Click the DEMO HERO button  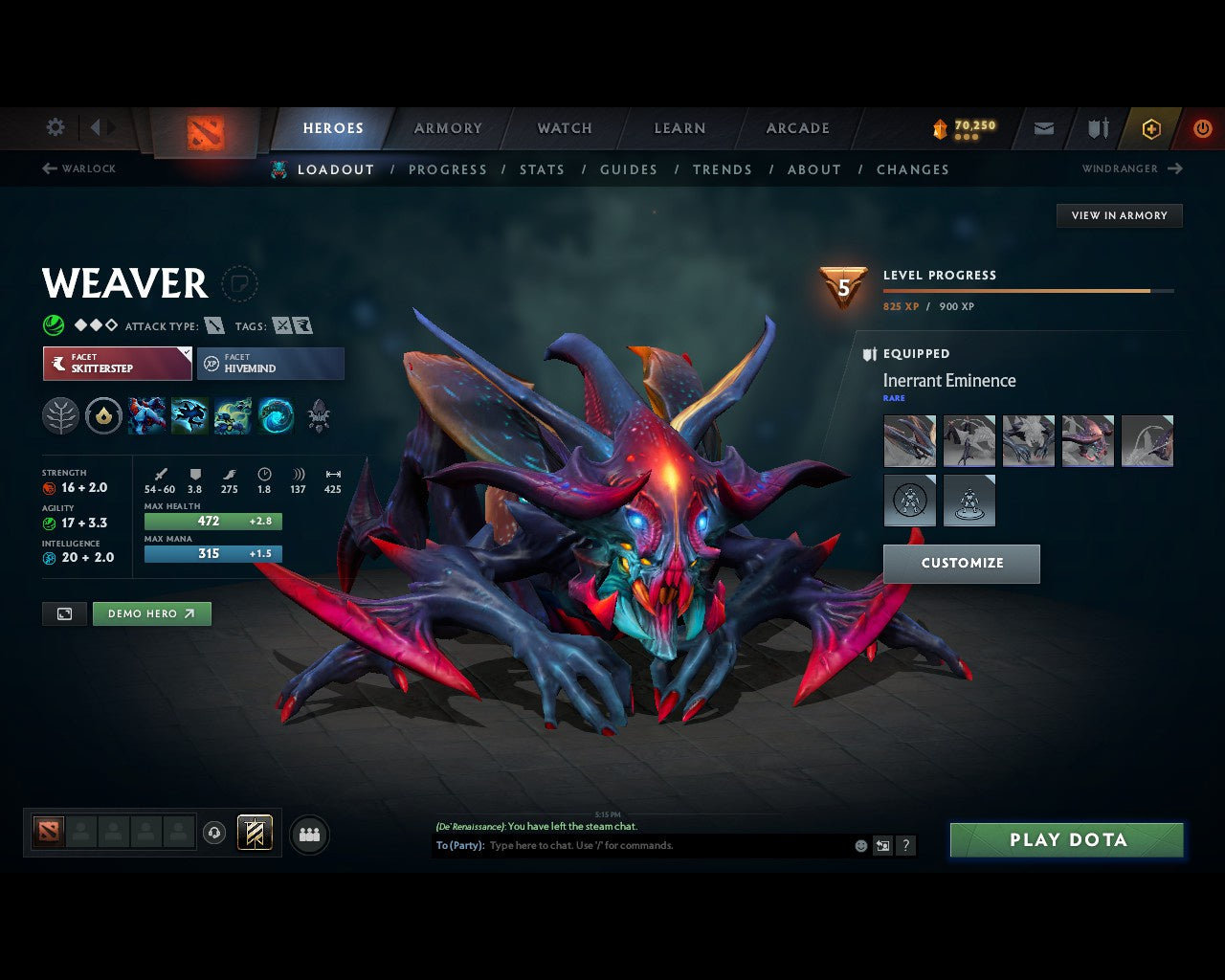[x=151, y=613]
